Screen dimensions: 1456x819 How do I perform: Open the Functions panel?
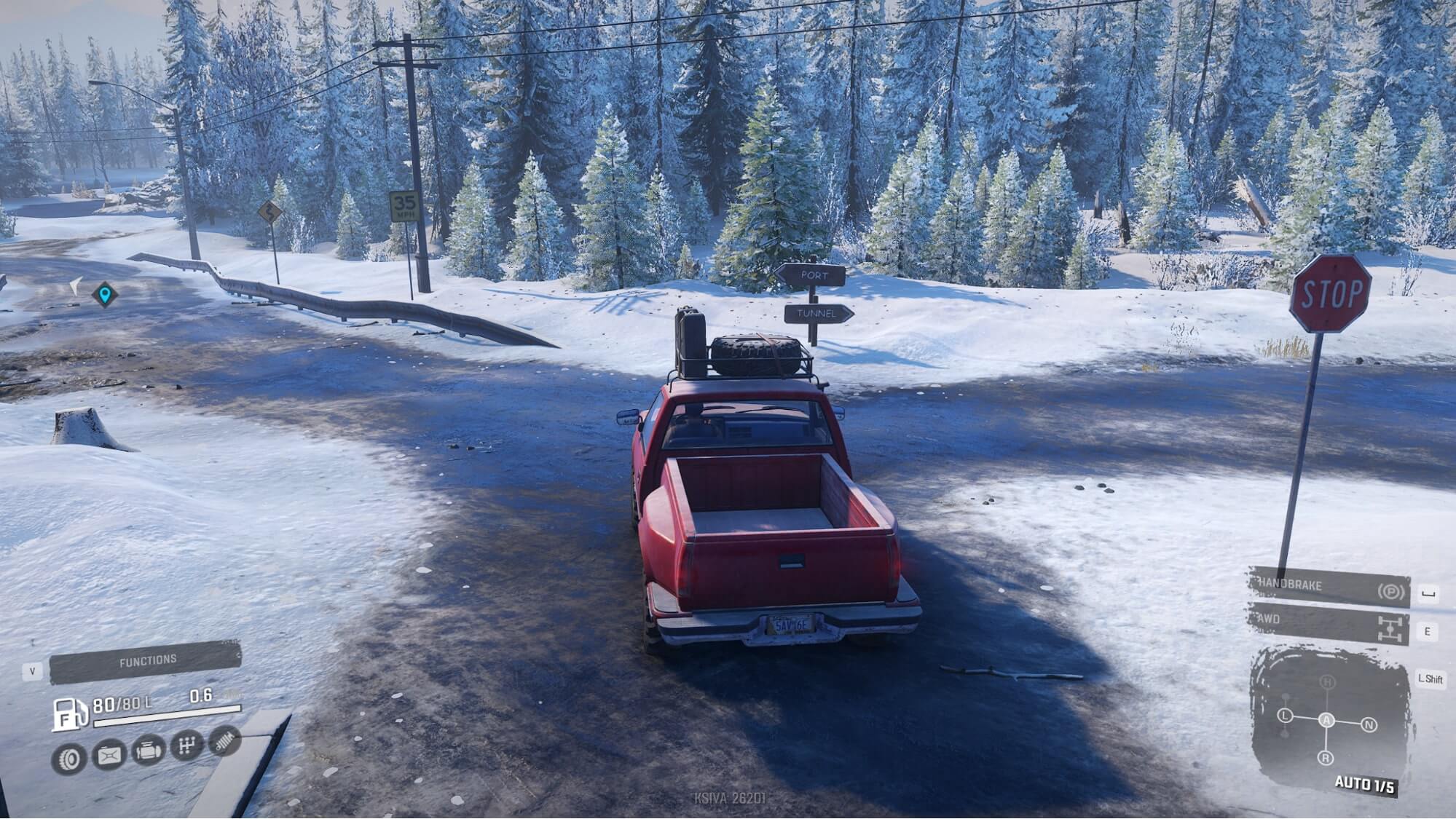click(146, 660)
